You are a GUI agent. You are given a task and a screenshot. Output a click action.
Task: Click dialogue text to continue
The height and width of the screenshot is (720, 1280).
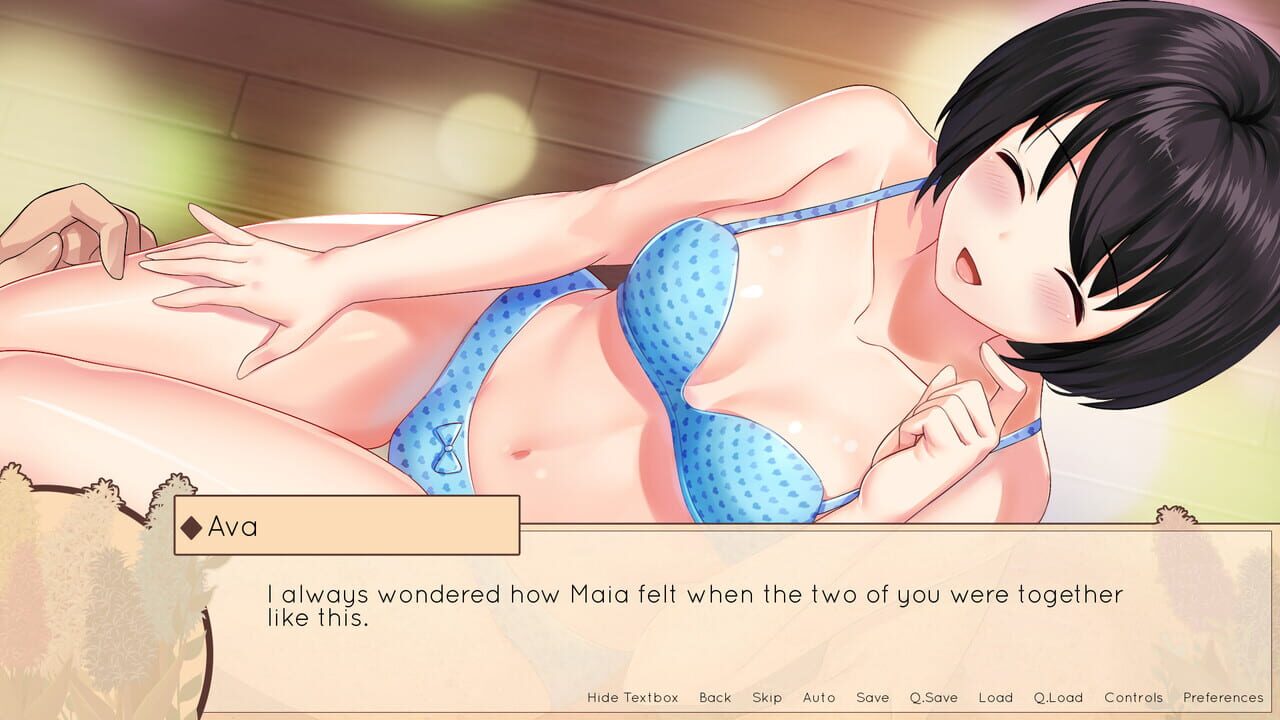coord(694,606)
